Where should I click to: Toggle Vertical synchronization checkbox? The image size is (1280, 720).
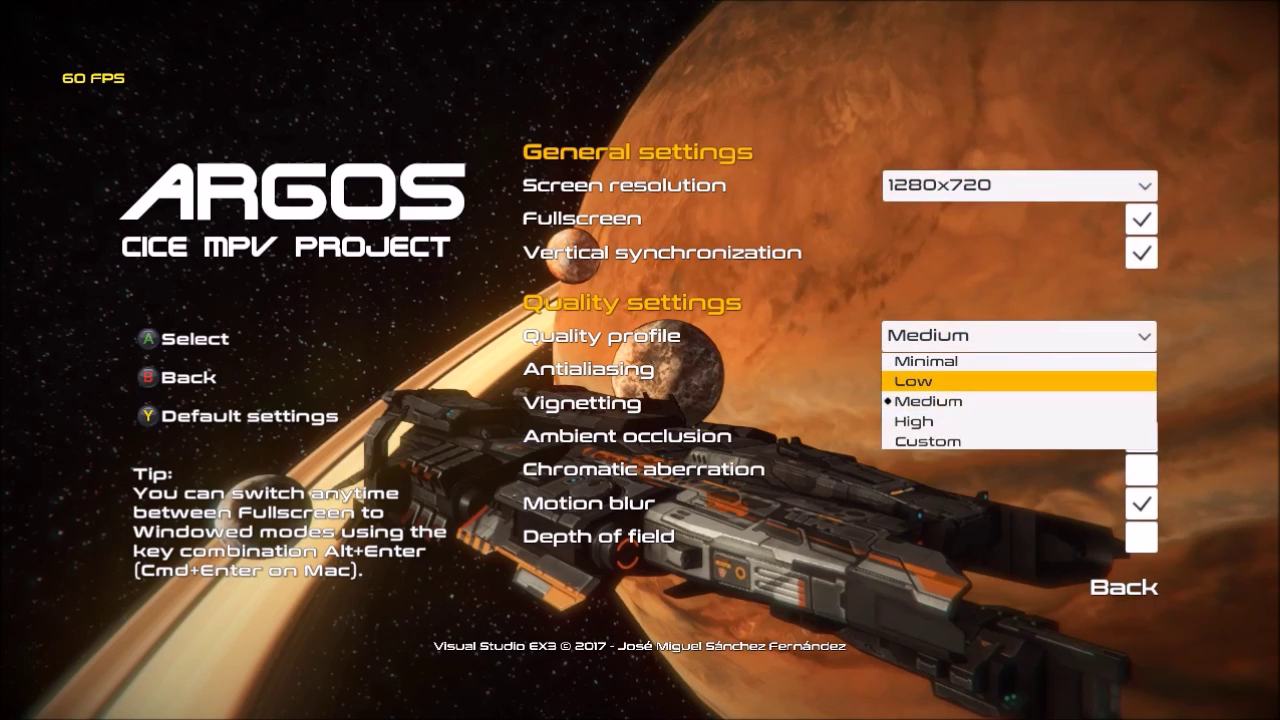(x=1141, y=253)
